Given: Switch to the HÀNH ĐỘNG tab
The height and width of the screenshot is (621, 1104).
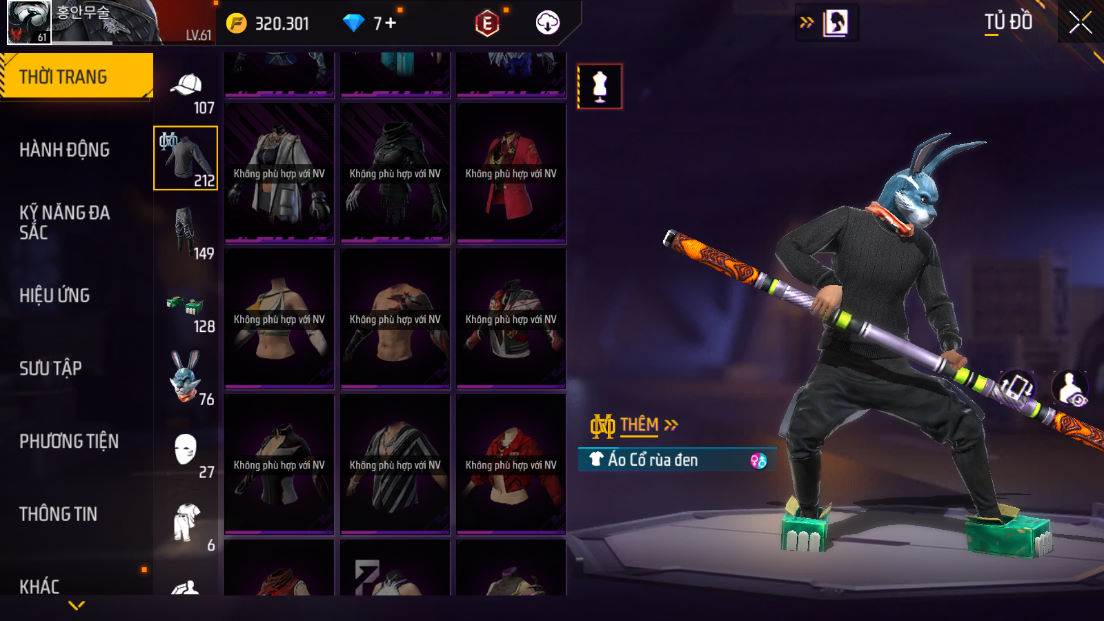Looking at the screenshot, I should click(65, 150).
